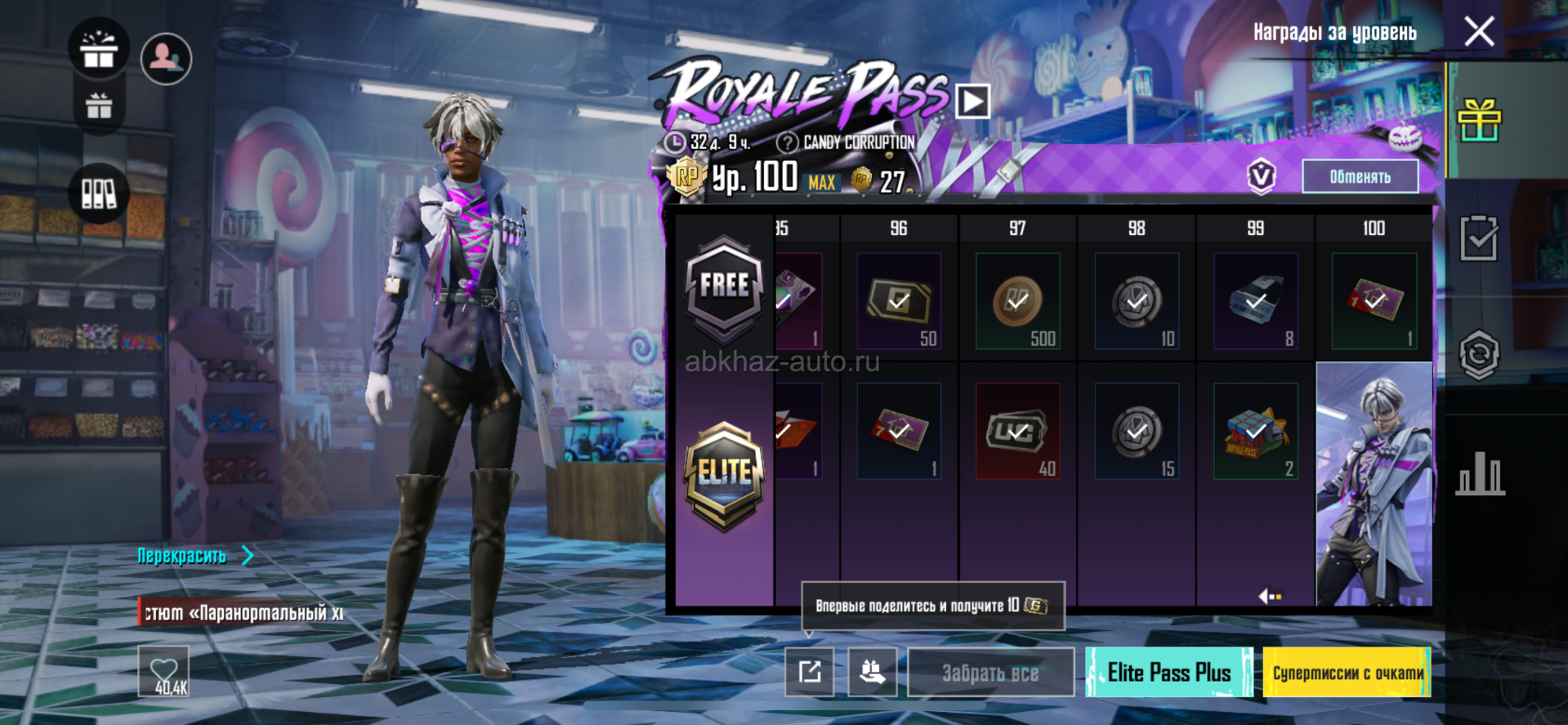Open the celebration gift box icon
Viewport: 1568px width, 725px height.
99,49
